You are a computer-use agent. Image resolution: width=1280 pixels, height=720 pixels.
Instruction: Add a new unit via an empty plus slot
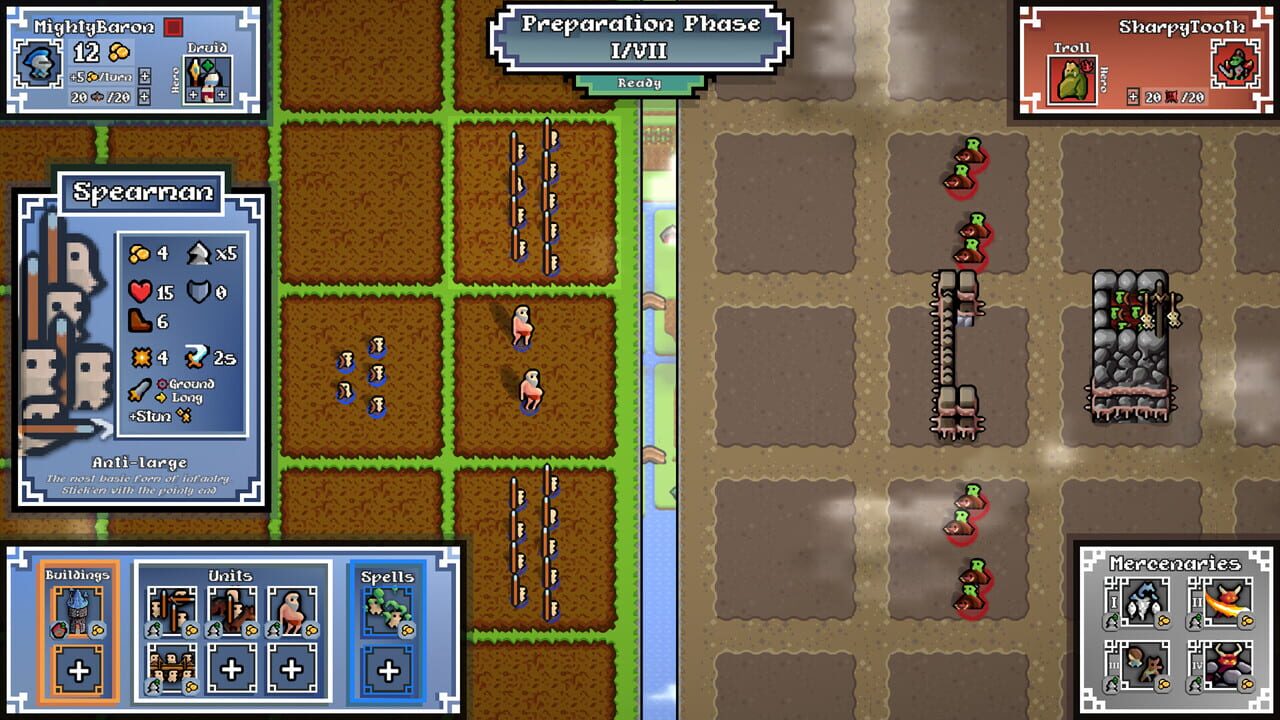230,669
